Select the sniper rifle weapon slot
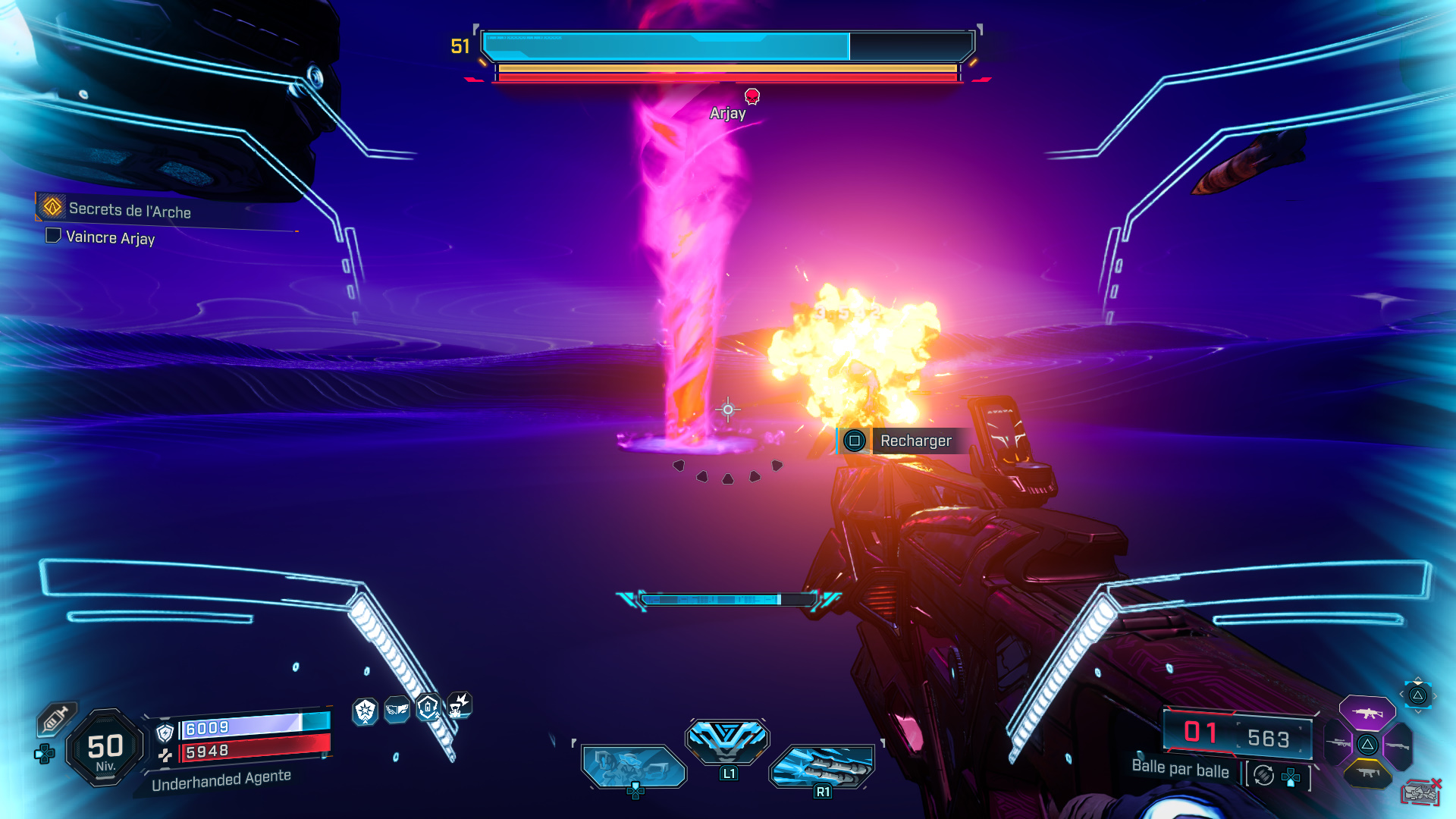The height and width of the screenshot is (819, 1456). point(1338,743)
